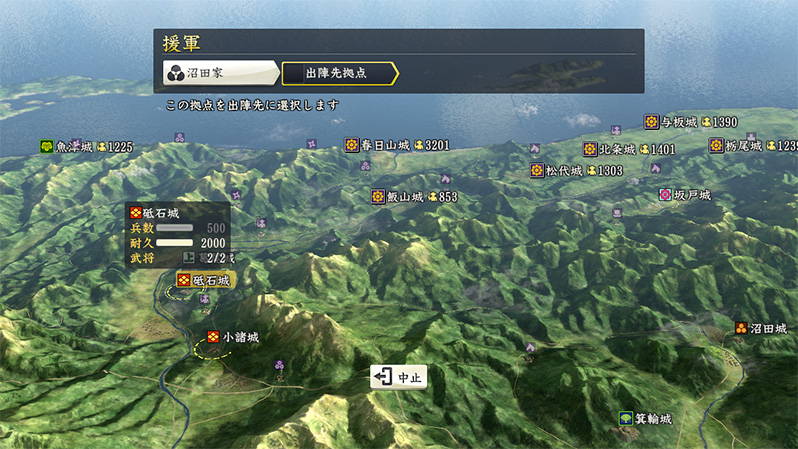Select the 沼田城 castle marker
The image size is (798, 449).
coord(742,328)
